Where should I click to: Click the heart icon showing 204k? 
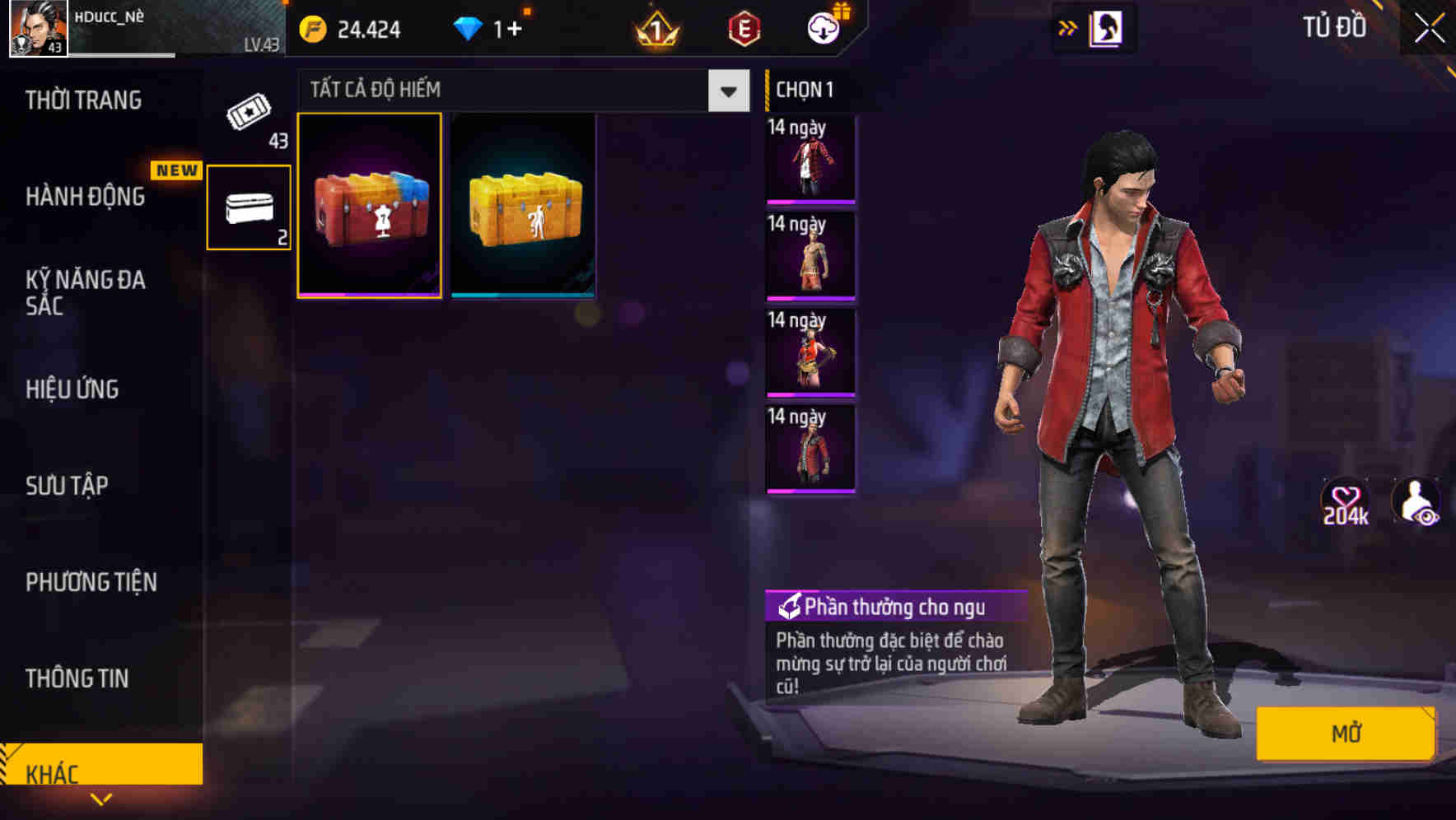[x=1347, y=502]
